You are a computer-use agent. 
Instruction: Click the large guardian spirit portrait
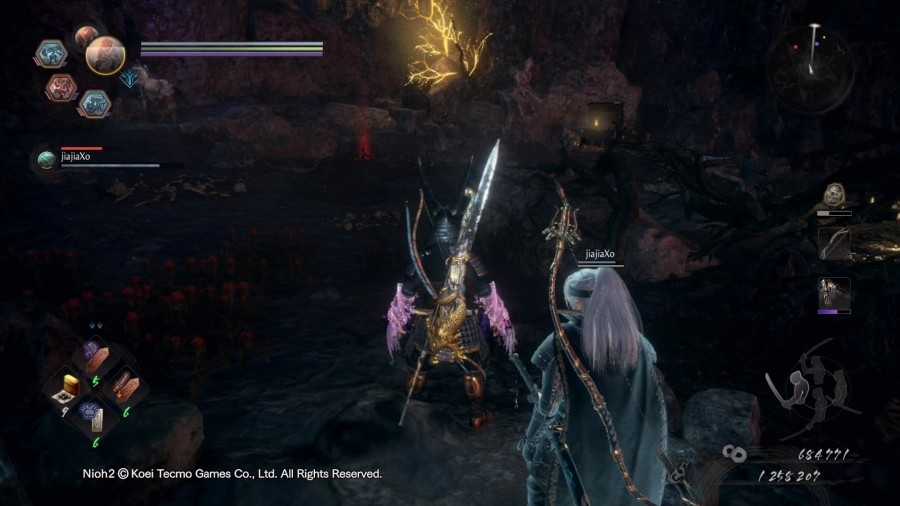105,56
